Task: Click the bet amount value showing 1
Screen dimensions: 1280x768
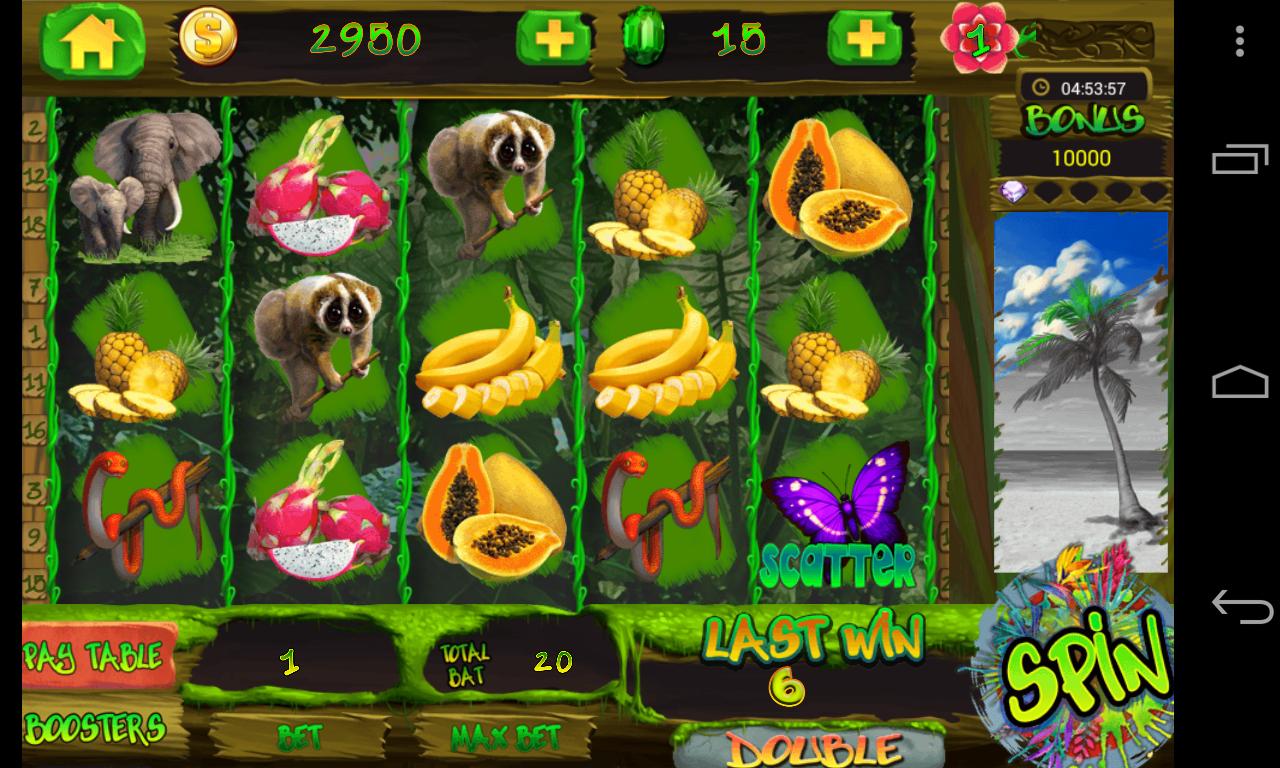Action: pyautogui.click(x=288, y=662)
